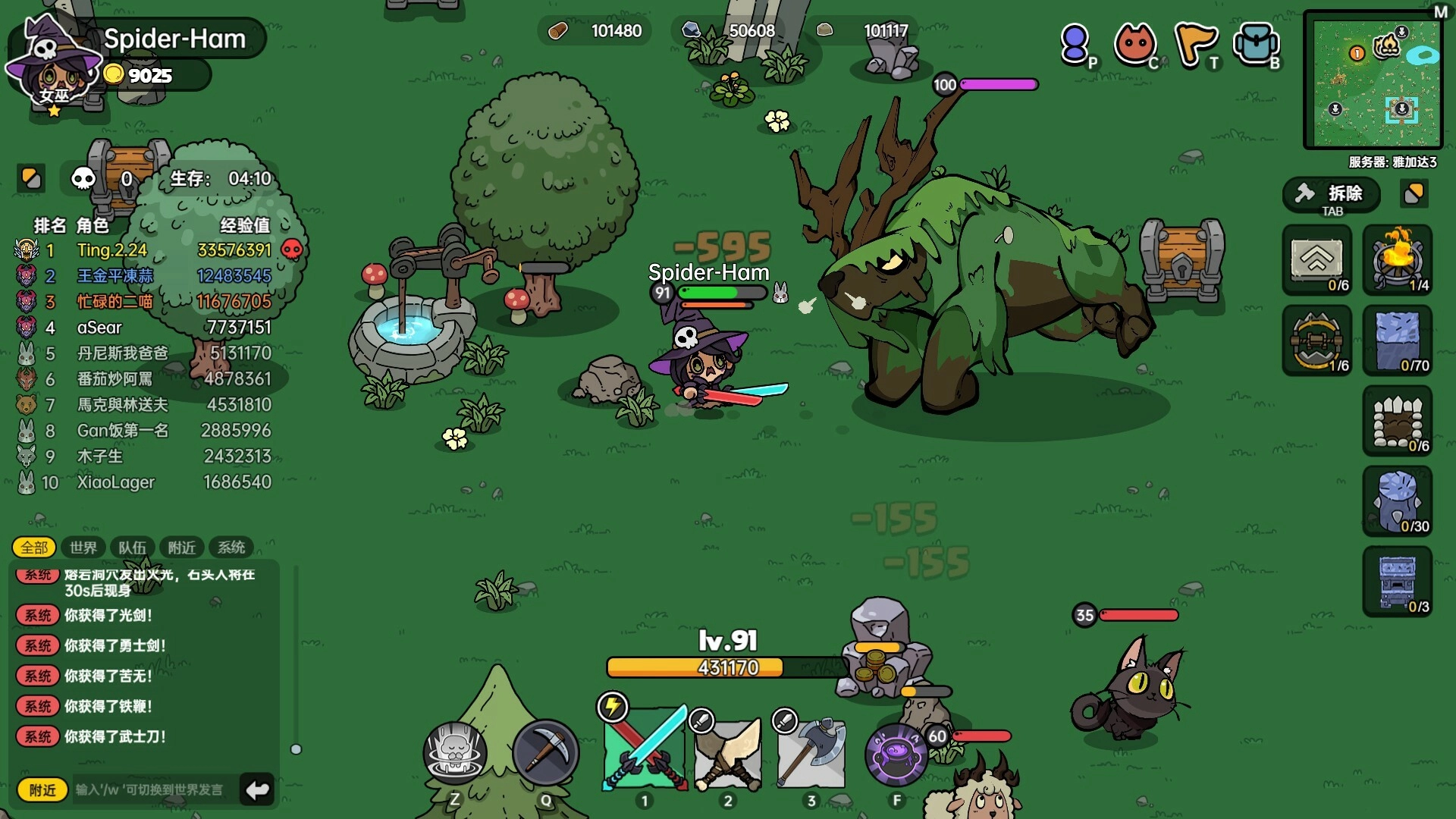Open the red cat pet menu

point(1134,44)
